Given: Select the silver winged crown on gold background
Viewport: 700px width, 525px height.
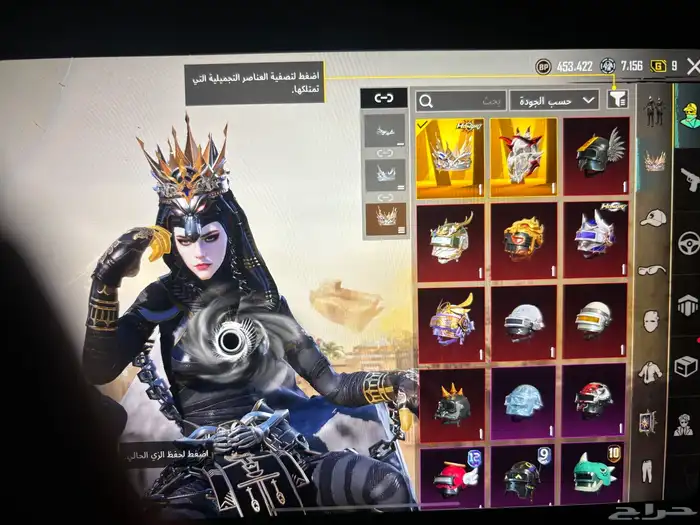Looking at the screenshot, I should [449, 158].
